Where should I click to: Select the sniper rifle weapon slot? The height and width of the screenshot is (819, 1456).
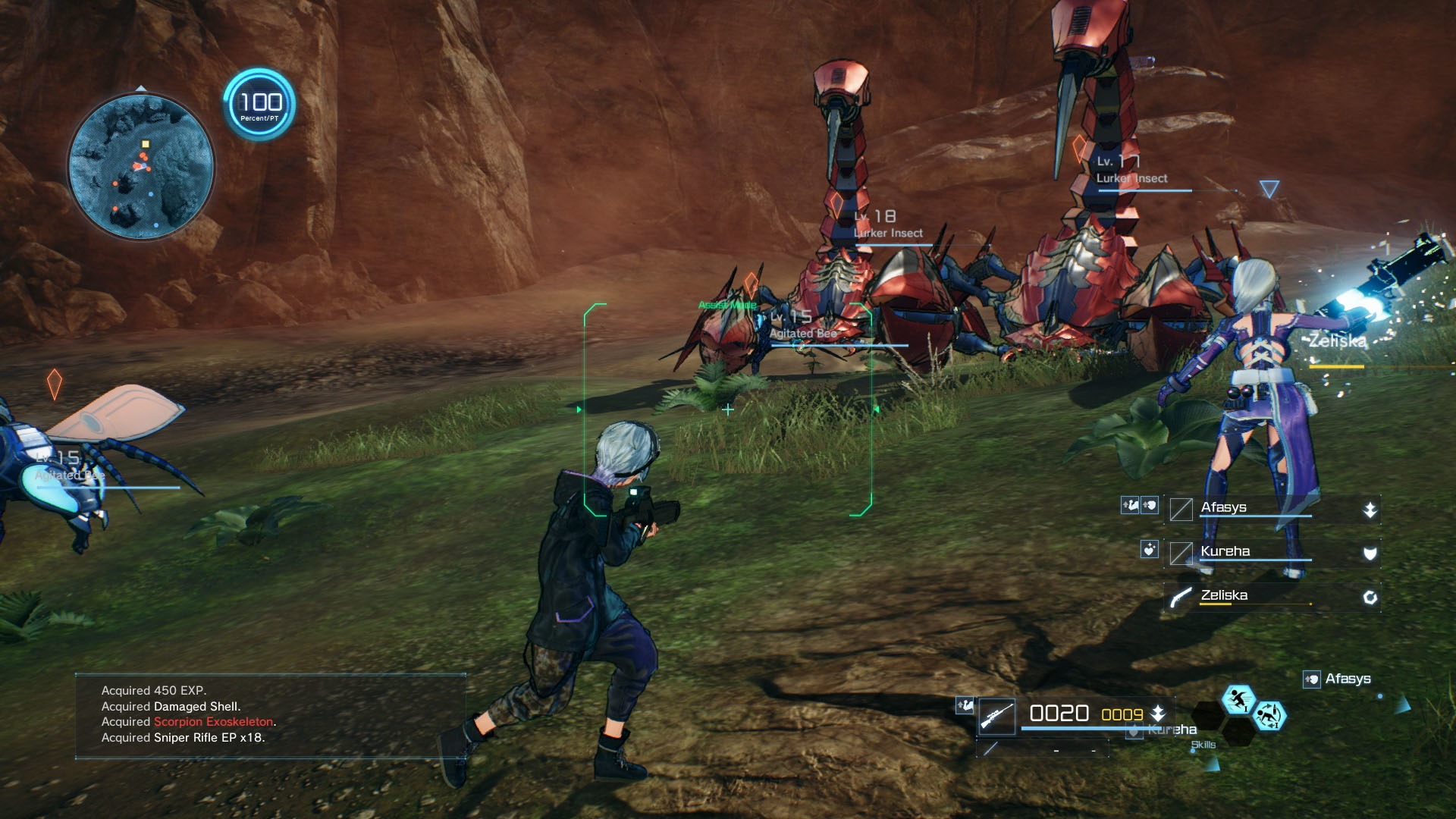996,716
